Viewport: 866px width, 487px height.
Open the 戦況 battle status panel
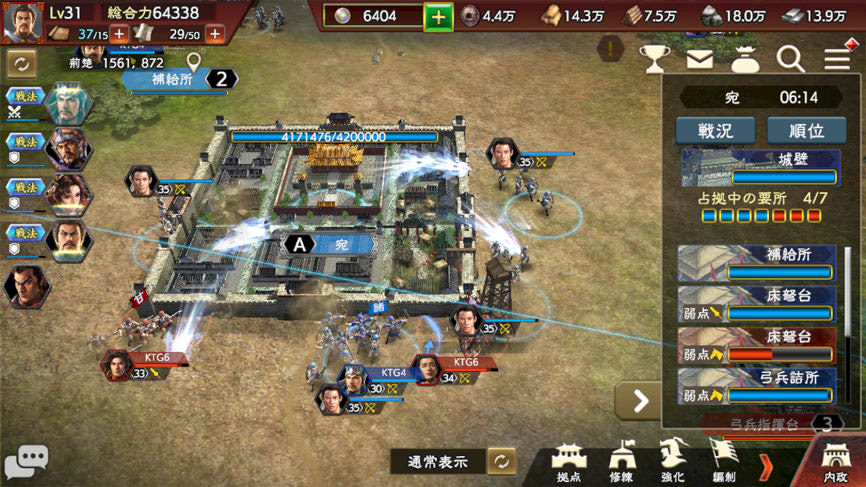714,130
